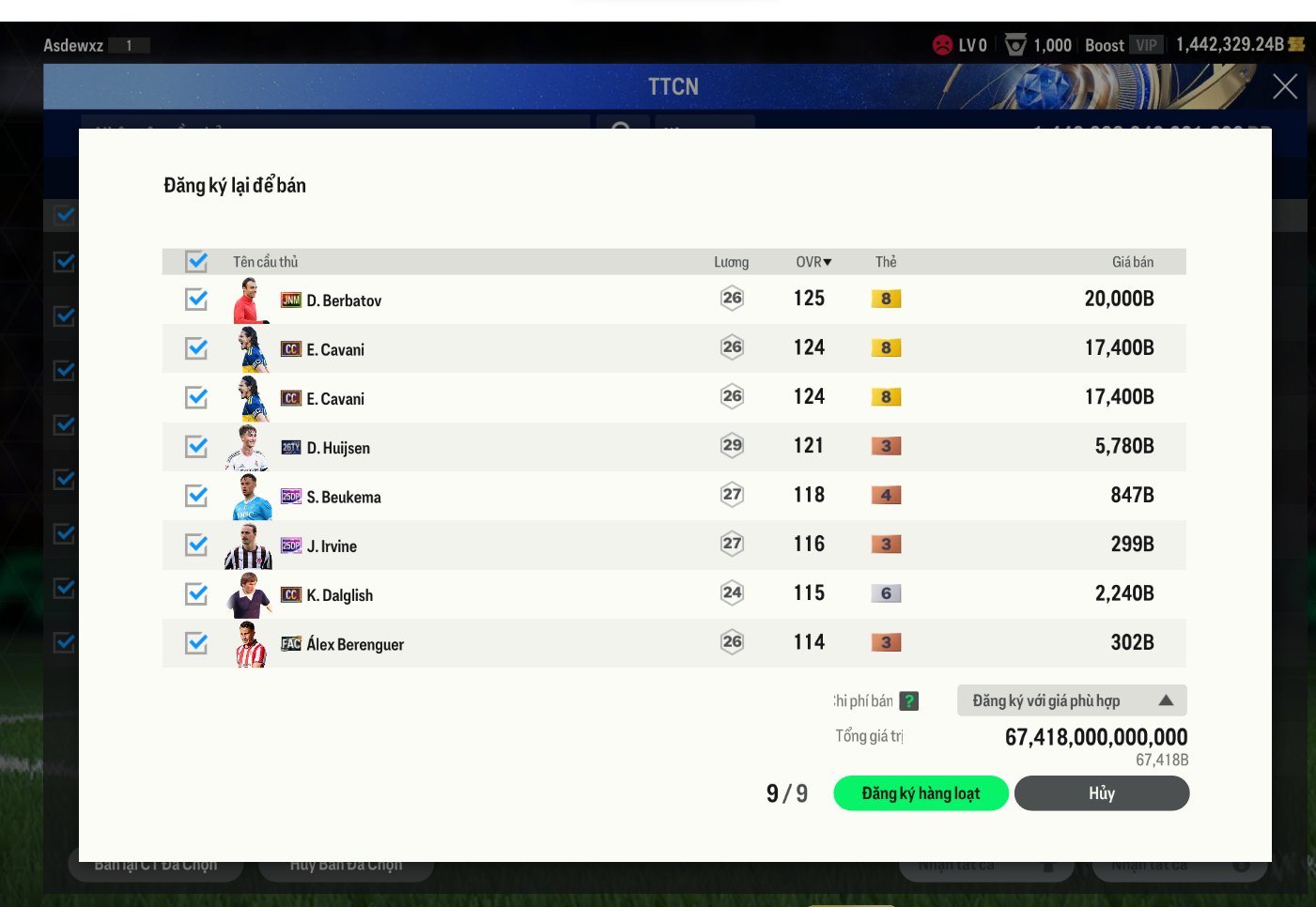Image resolution: width=1316 pixels, height=907 pixels.
Task: Open the Đăng ký với giá phù hợp dropdown
Action: [x=1072, y=700]
